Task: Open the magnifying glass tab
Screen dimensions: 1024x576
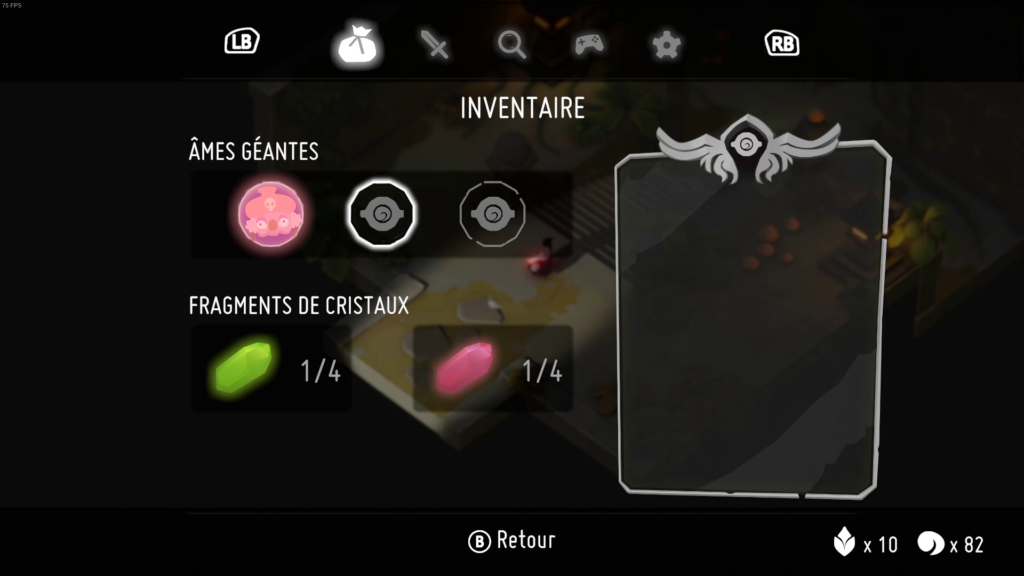Action: click(x=512, y=45)
